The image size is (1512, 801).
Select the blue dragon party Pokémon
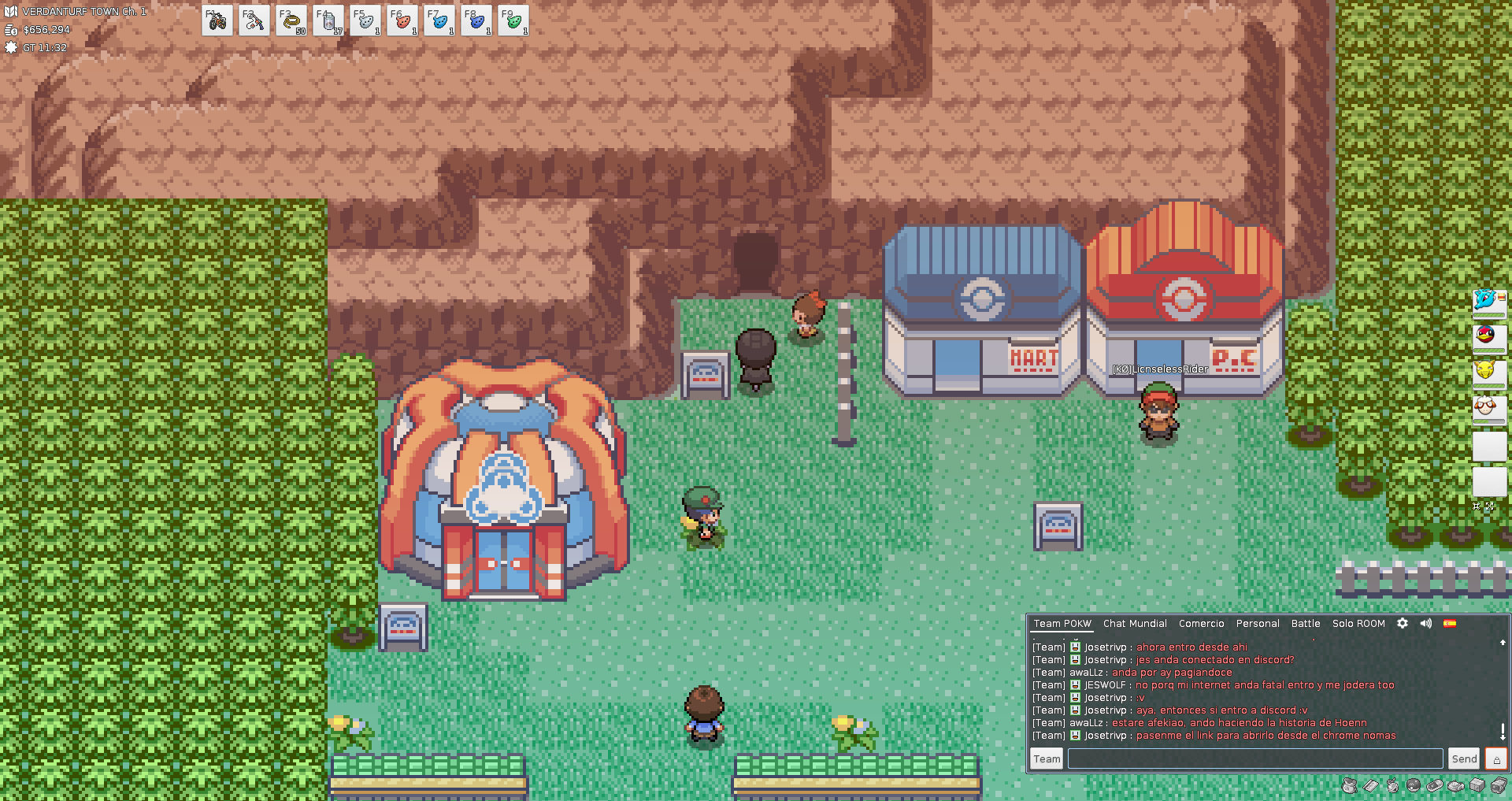pyautogui.click(x=1488, y=301)
